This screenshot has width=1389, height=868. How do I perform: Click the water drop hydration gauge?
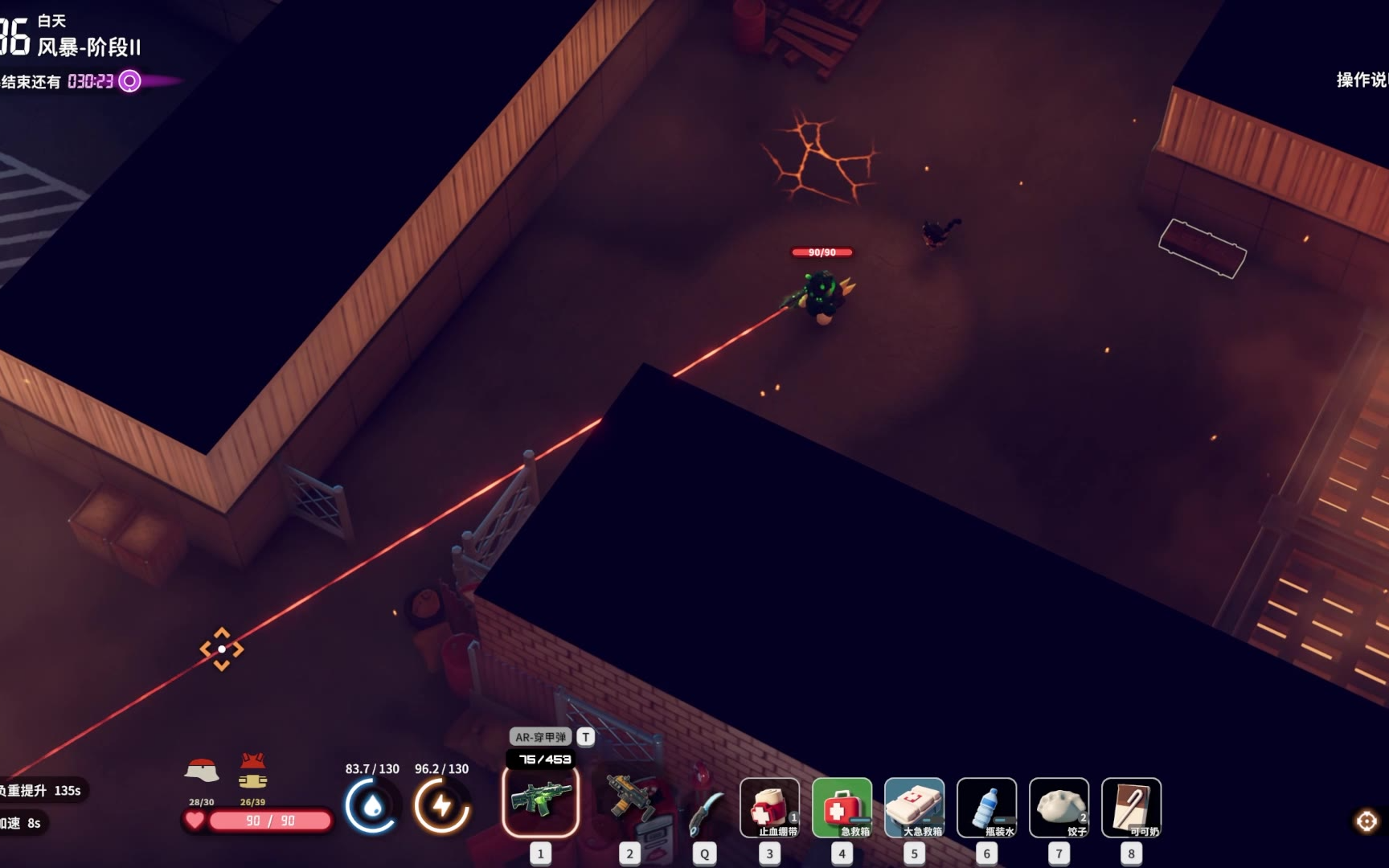[x=372, y=805]
